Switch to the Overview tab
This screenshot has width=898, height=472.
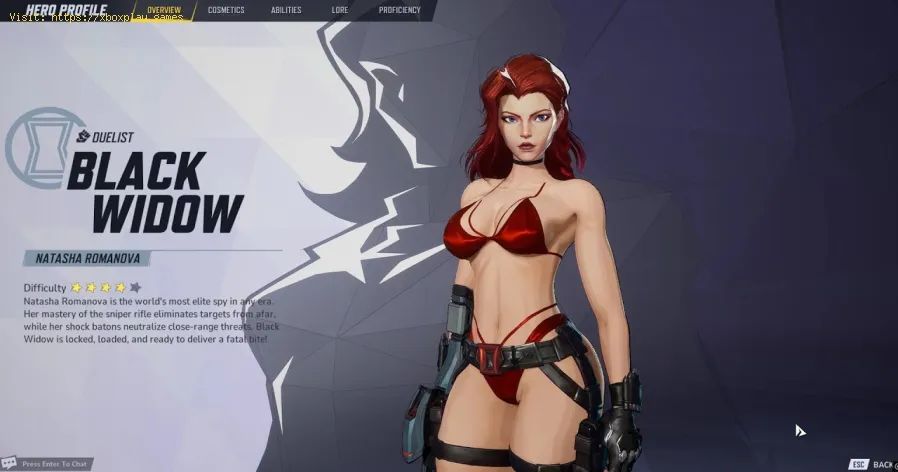coord(163,10)
